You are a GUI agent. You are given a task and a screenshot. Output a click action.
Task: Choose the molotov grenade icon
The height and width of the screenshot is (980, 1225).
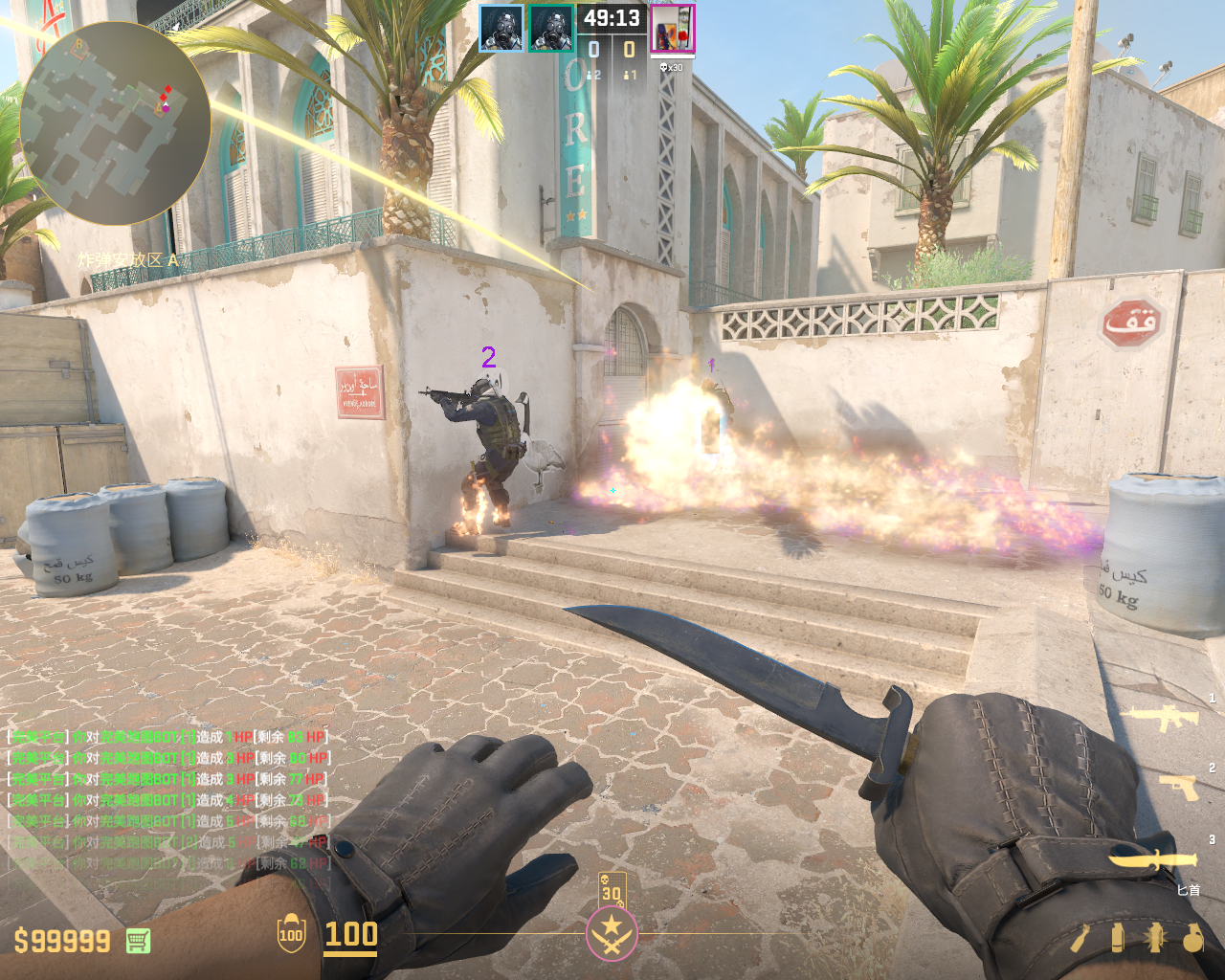click(1081, 938)
